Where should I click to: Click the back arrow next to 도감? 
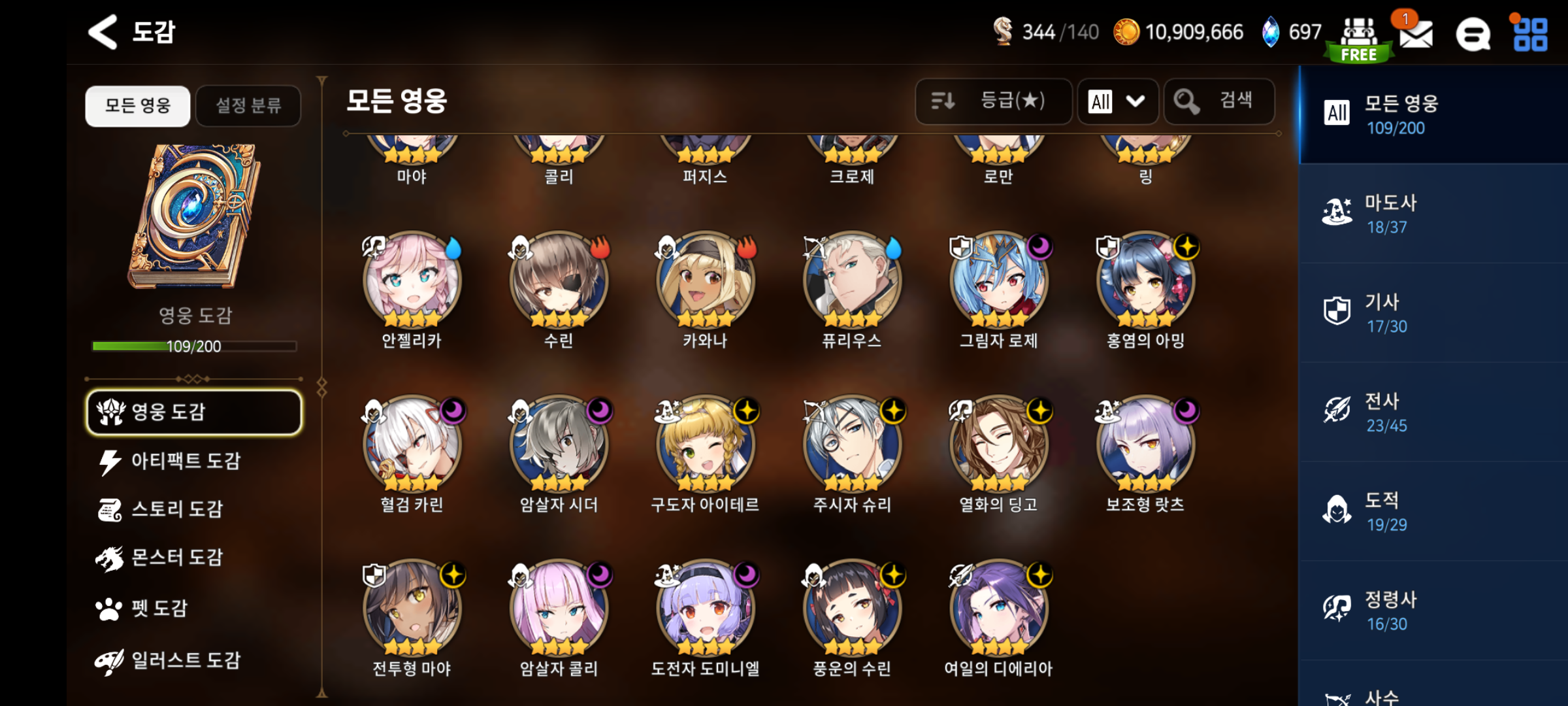(101, 33)
